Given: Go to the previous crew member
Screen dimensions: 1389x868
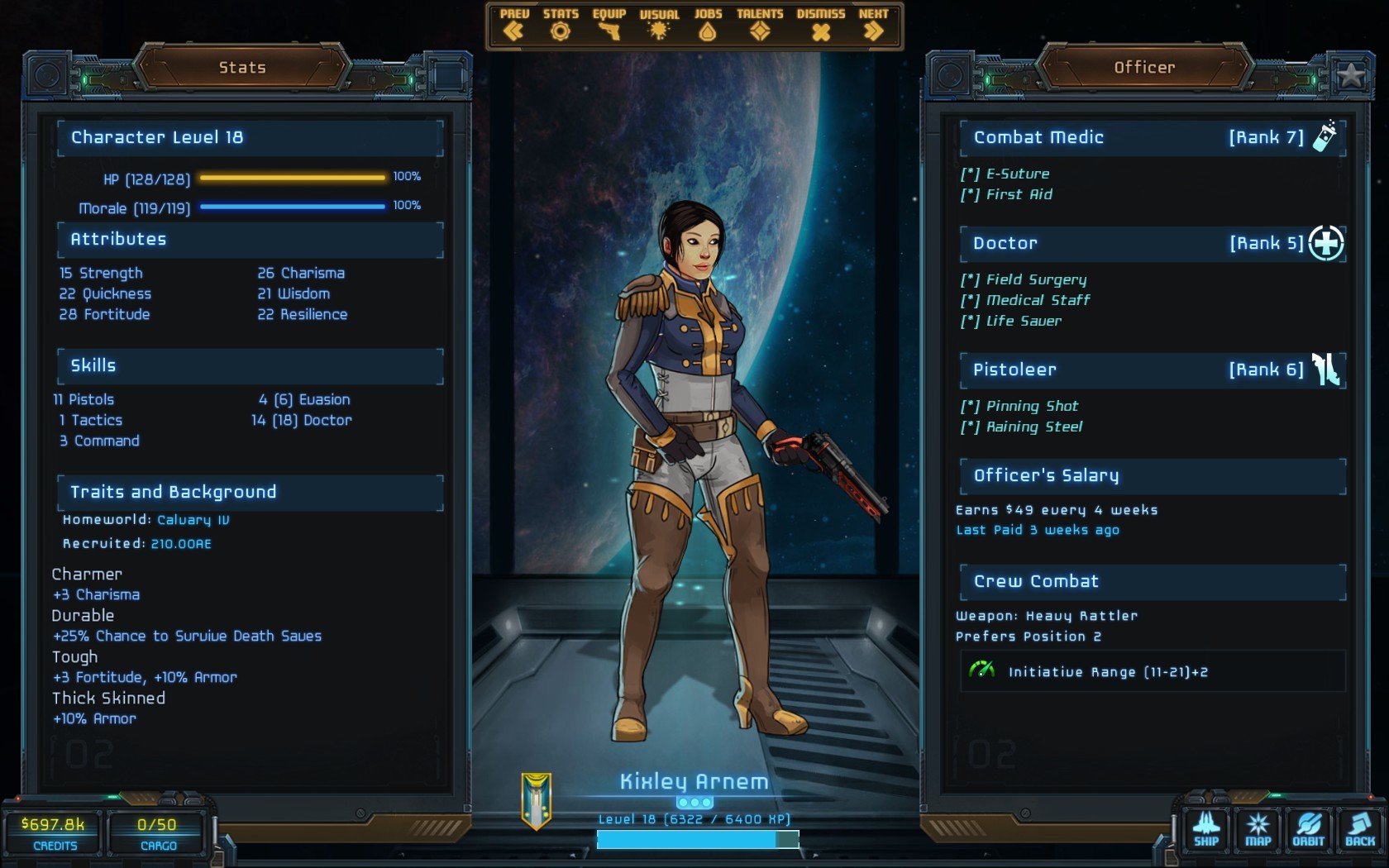Looking at the screenshot, I should [x=513, y=26].
